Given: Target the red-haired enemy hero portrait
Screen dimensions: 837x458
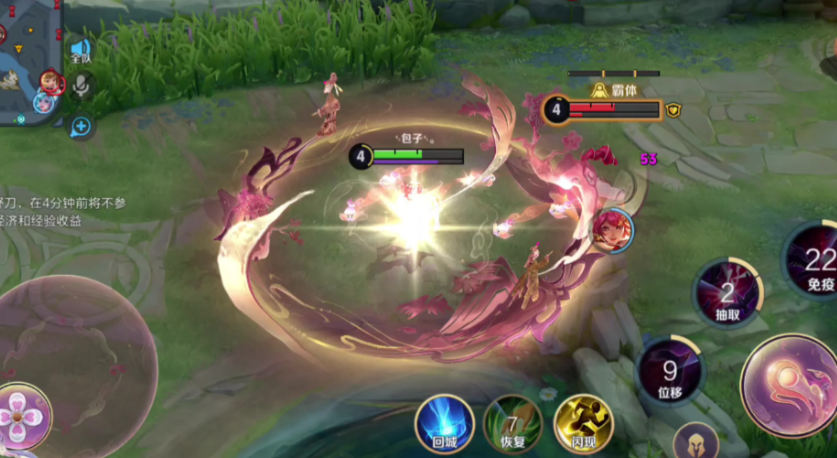Looking at the screenshot, I should (611, 230).
